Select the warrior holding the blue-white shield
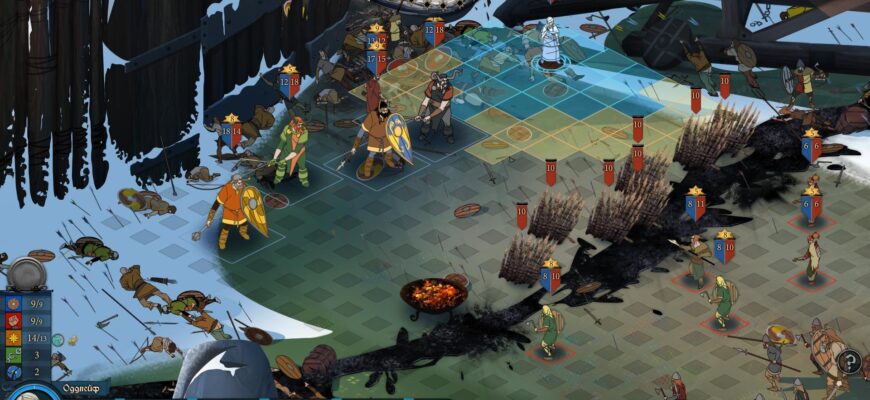The height and width of the screenshot is (400, 870). 379,139
